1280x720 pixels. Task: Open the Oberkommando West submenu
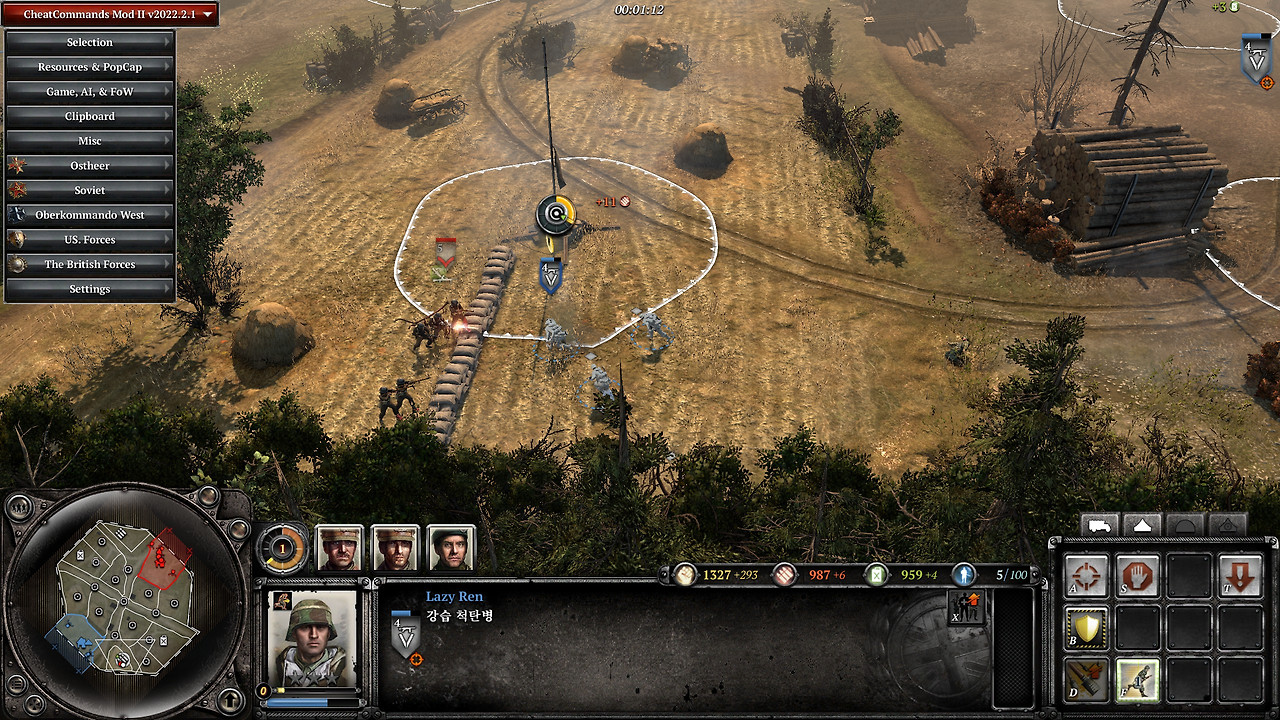pos(90,215)
